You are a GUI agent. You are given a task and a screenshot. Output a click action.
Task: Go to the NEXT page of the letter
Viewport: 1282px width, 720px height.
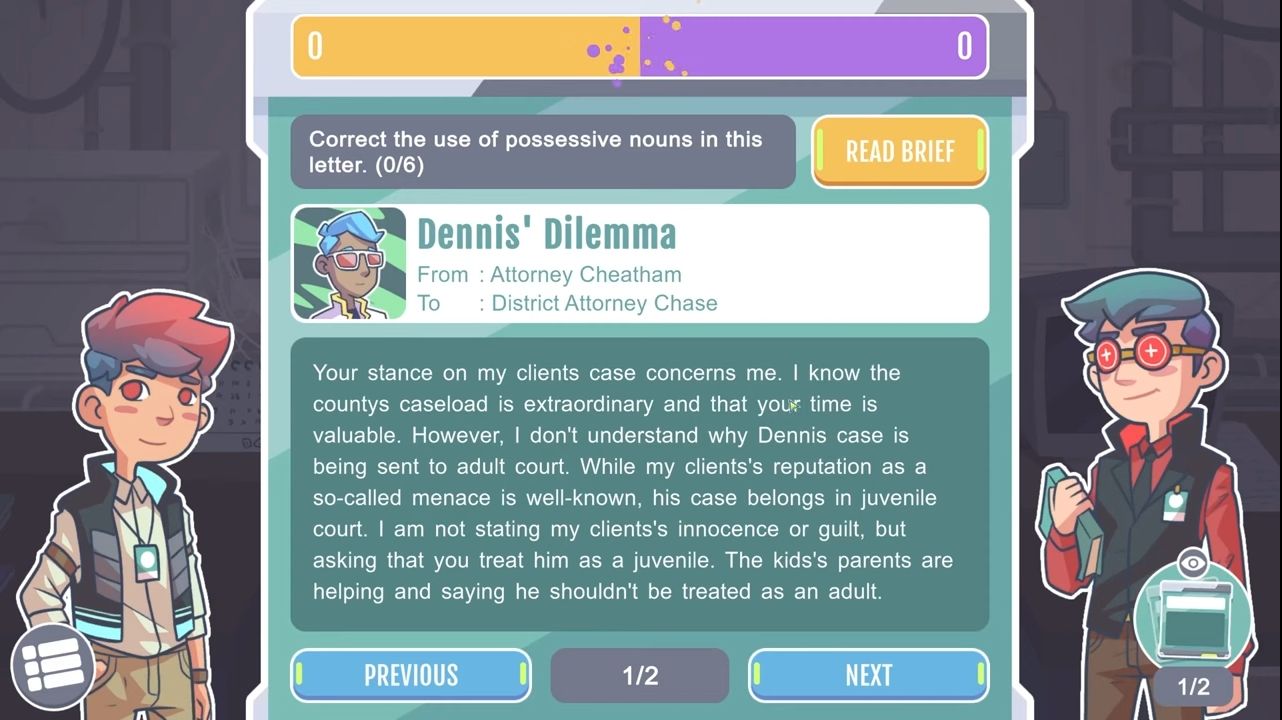tap(868, 675)
